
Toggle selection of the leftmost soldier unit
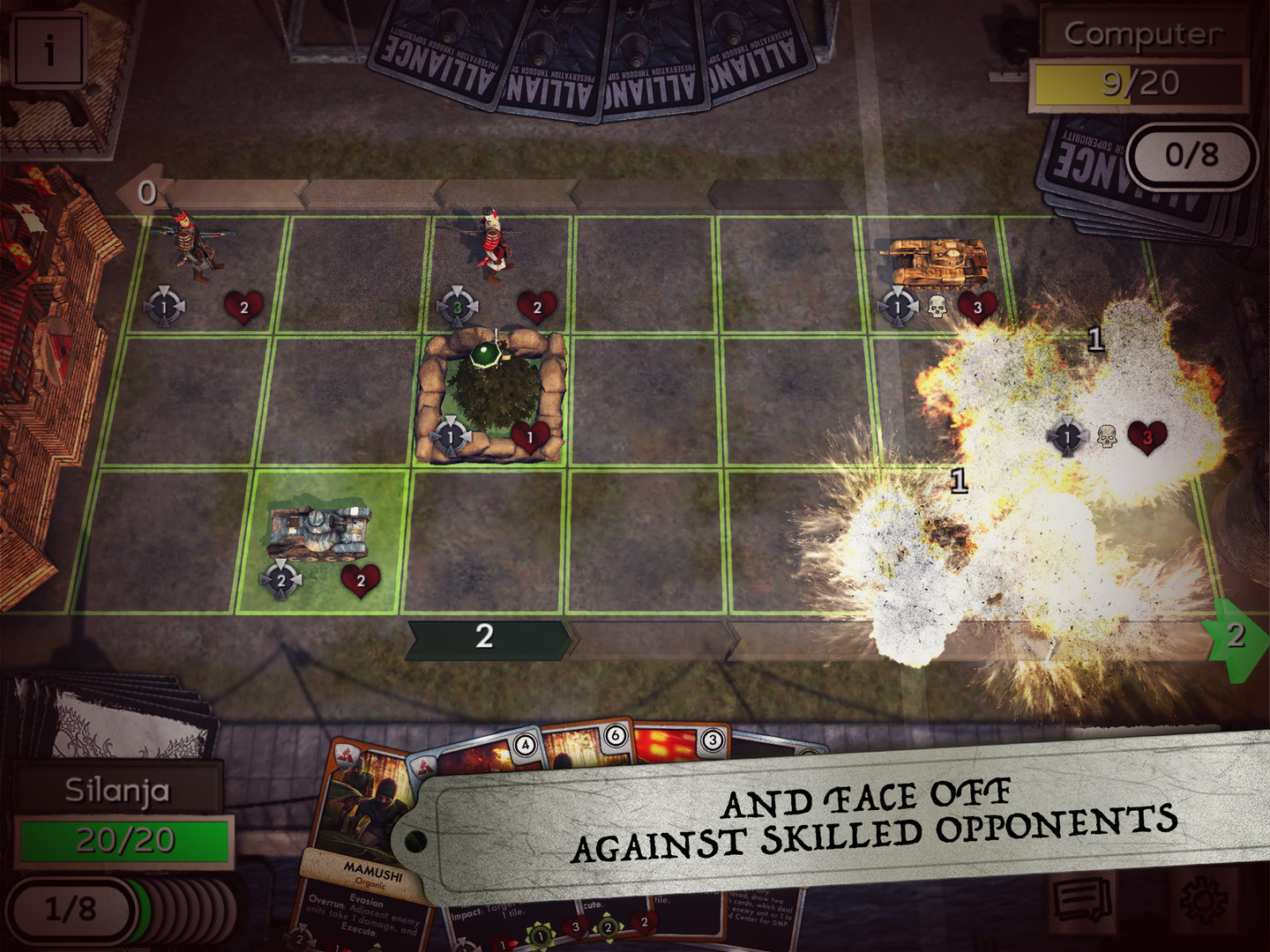(192, 247)
